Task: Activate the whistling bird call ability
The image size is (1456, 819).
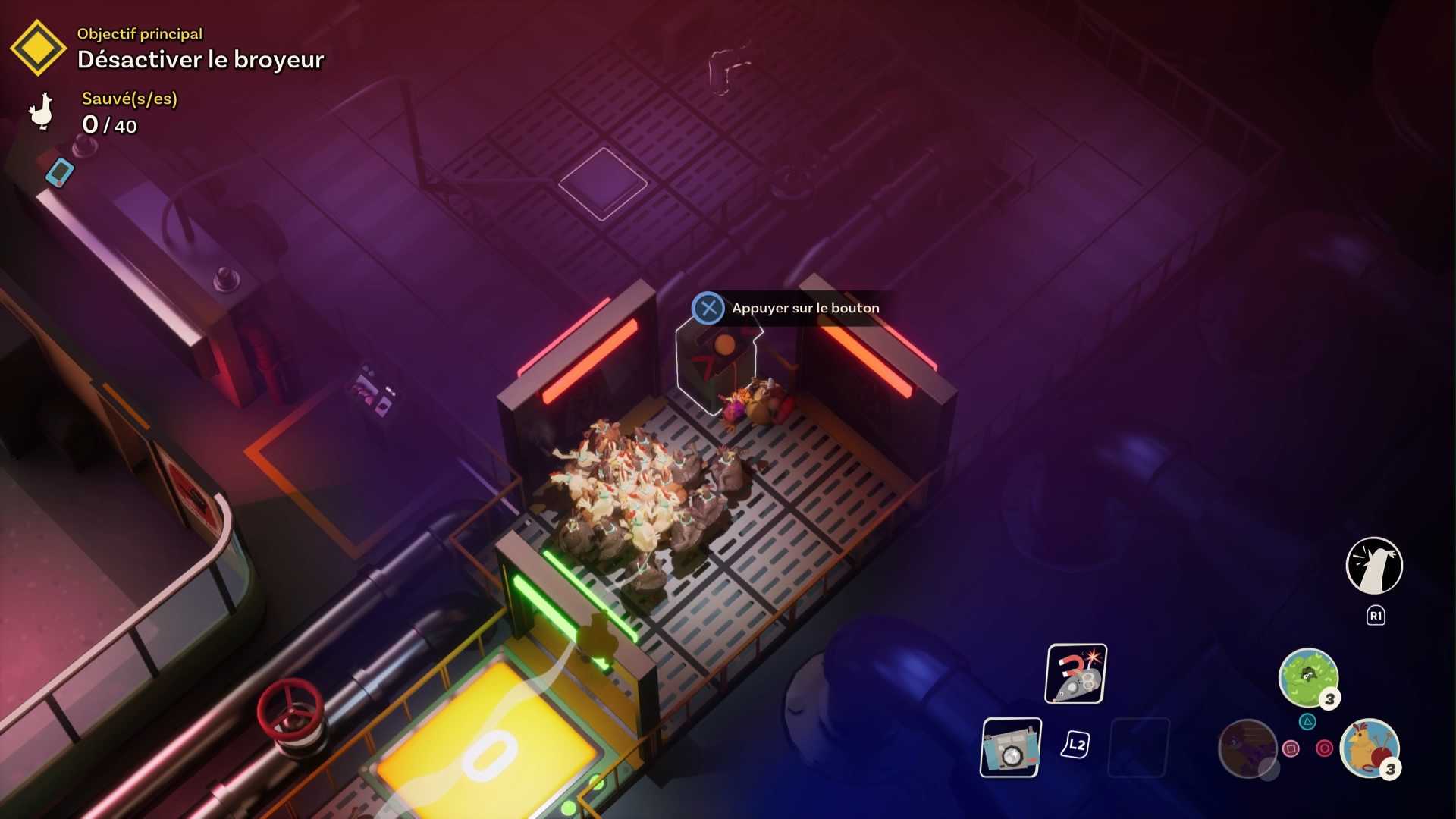Action: [1374, 566]
